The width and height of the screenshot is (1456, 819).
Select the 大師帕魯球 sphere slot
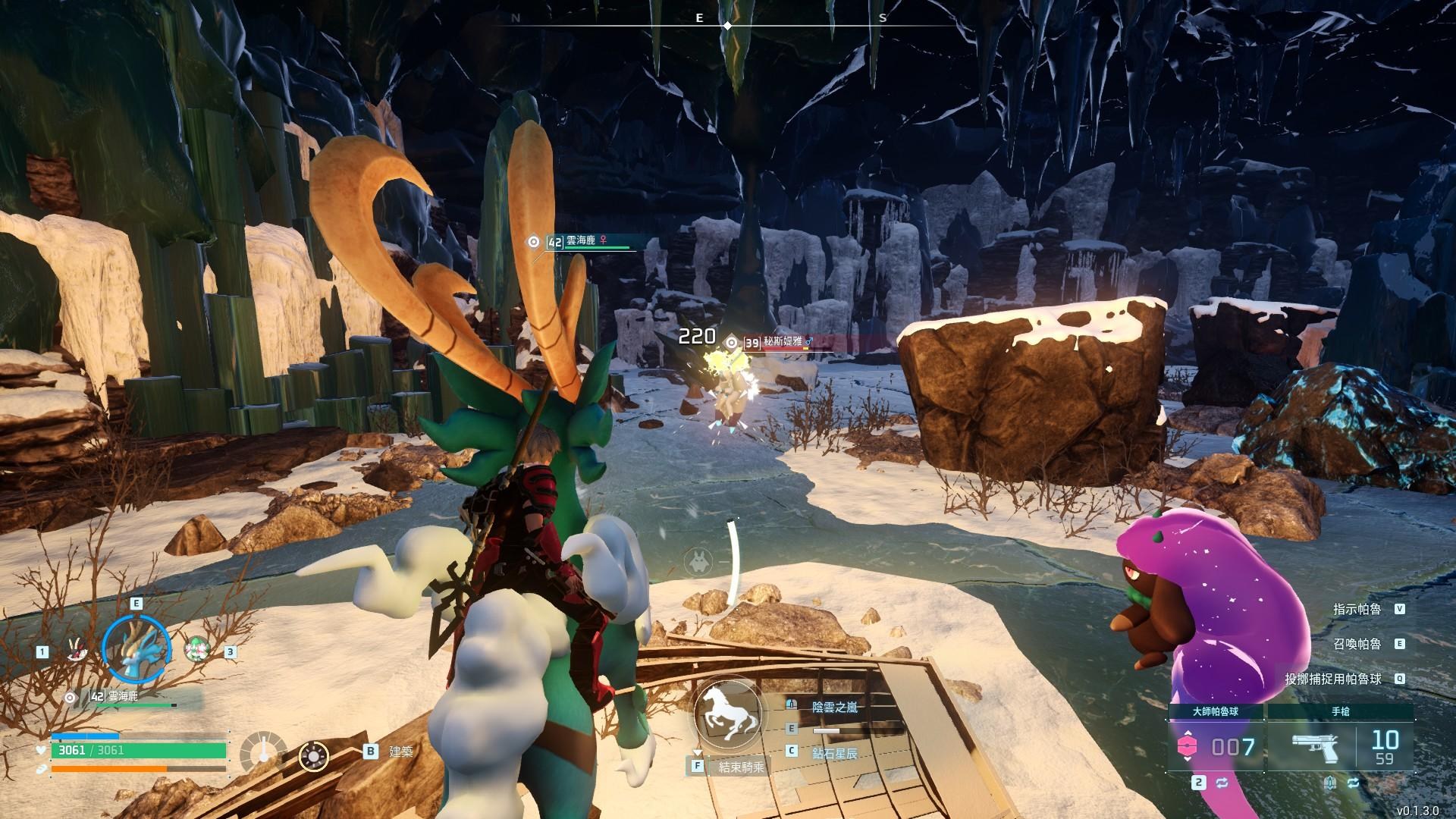tap(1215, 747)
